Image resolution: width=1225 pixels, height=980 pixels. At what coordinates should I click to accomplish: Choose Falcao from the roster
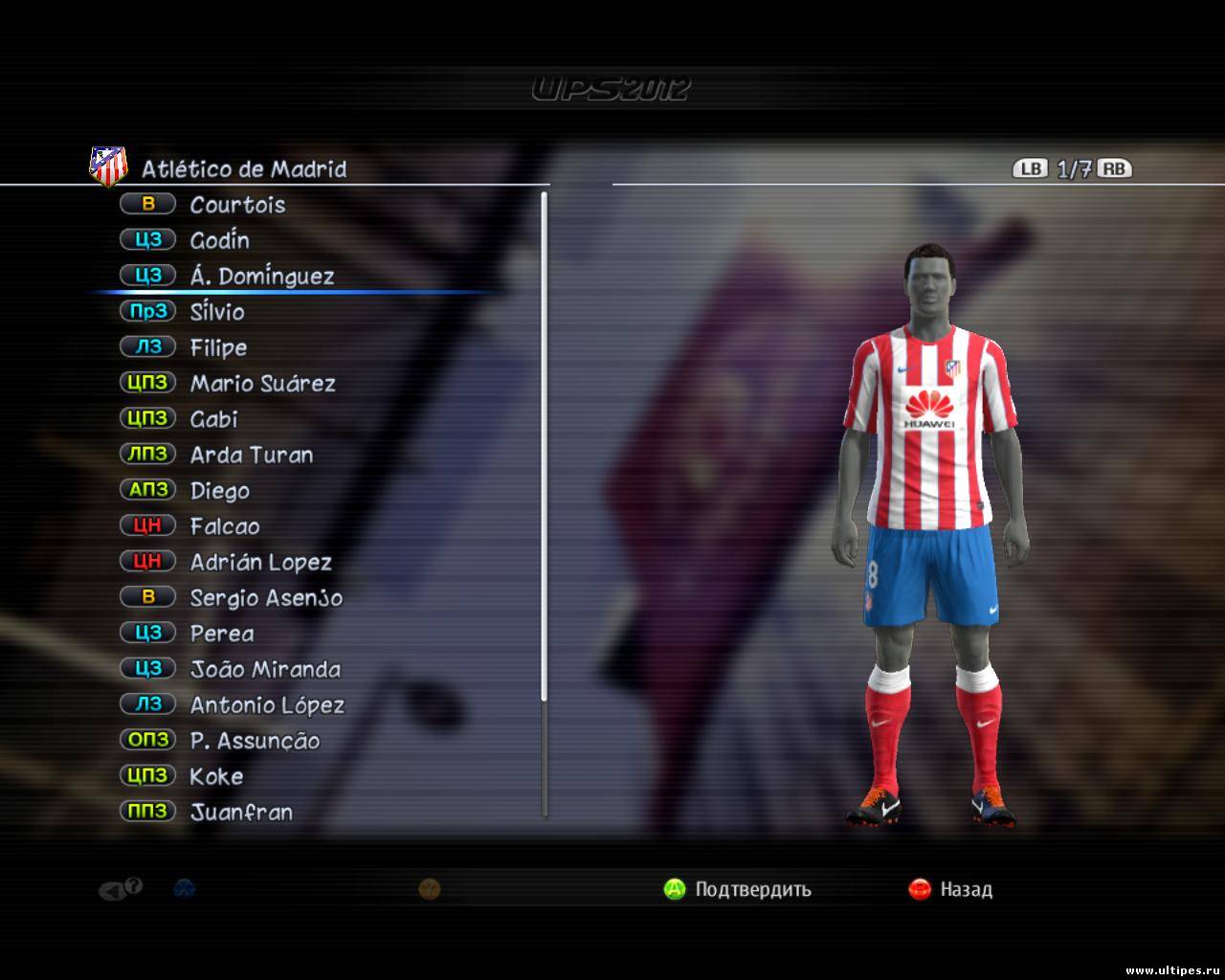(x=224, y=526)
